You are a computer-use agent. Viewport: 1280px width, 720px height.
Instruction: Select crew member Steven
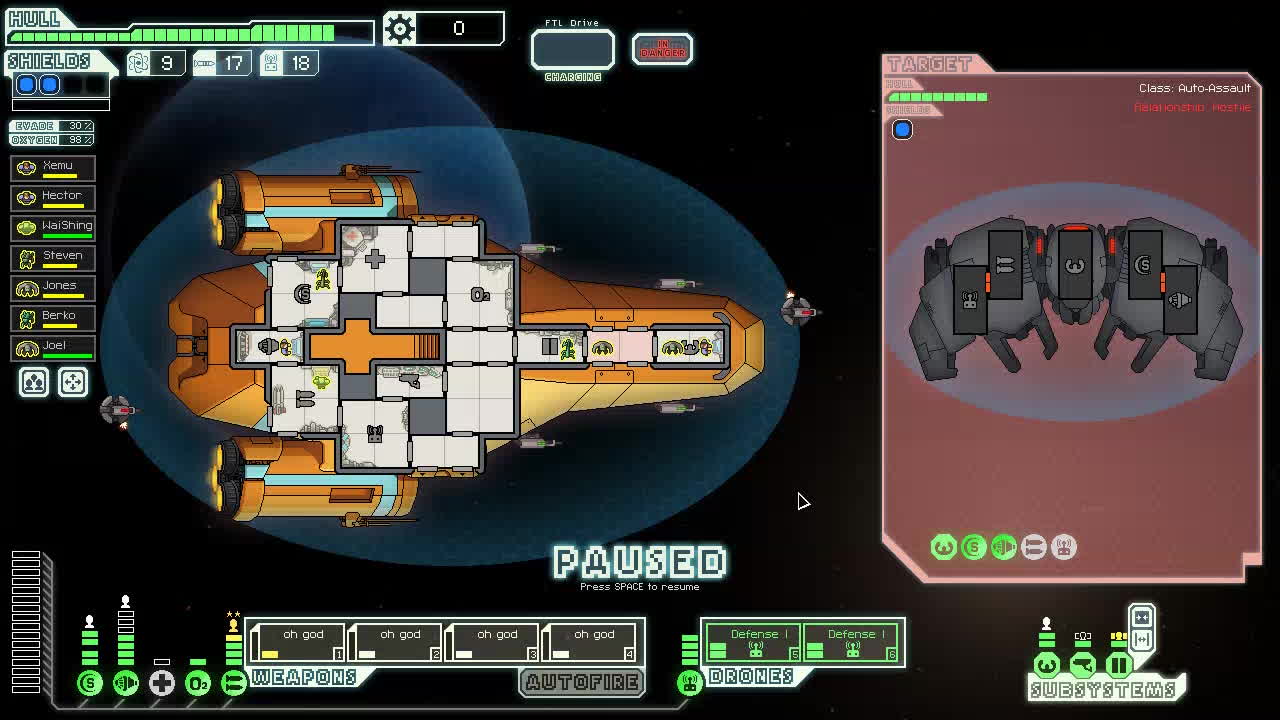(53, 257)
